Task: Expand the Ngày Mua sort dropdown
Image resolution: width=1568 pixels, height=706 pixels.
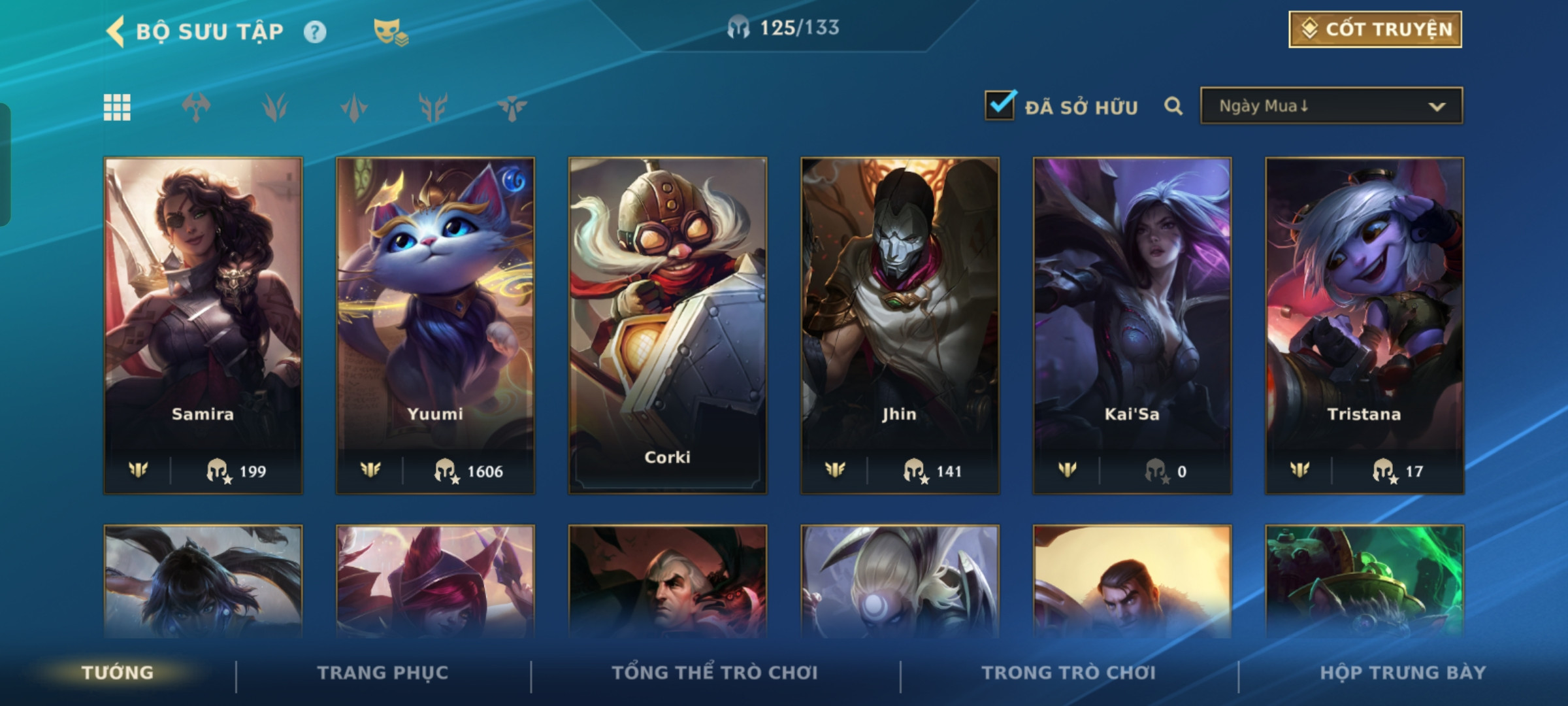Action: [x=1331, y=106]
